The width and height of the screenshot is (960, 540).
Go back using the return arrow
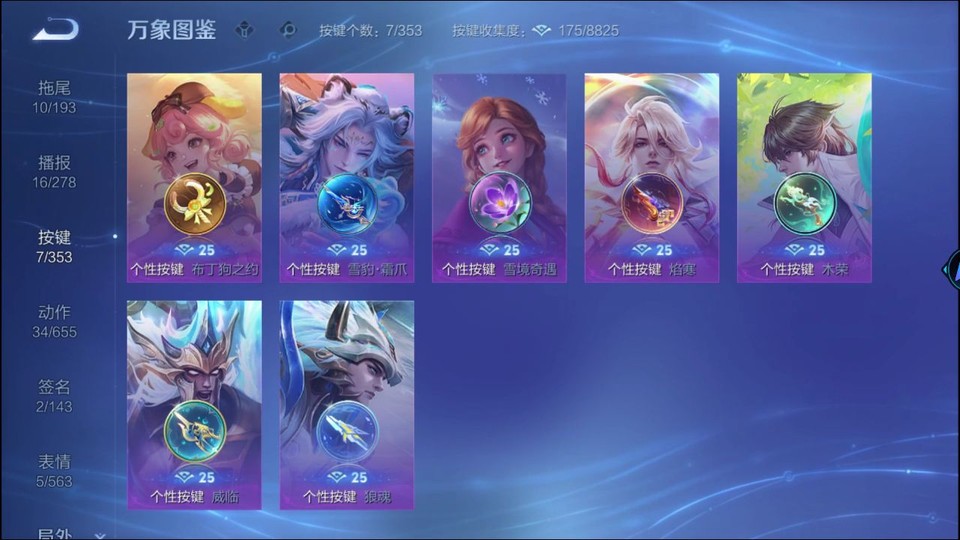click(x=55, y=30)
